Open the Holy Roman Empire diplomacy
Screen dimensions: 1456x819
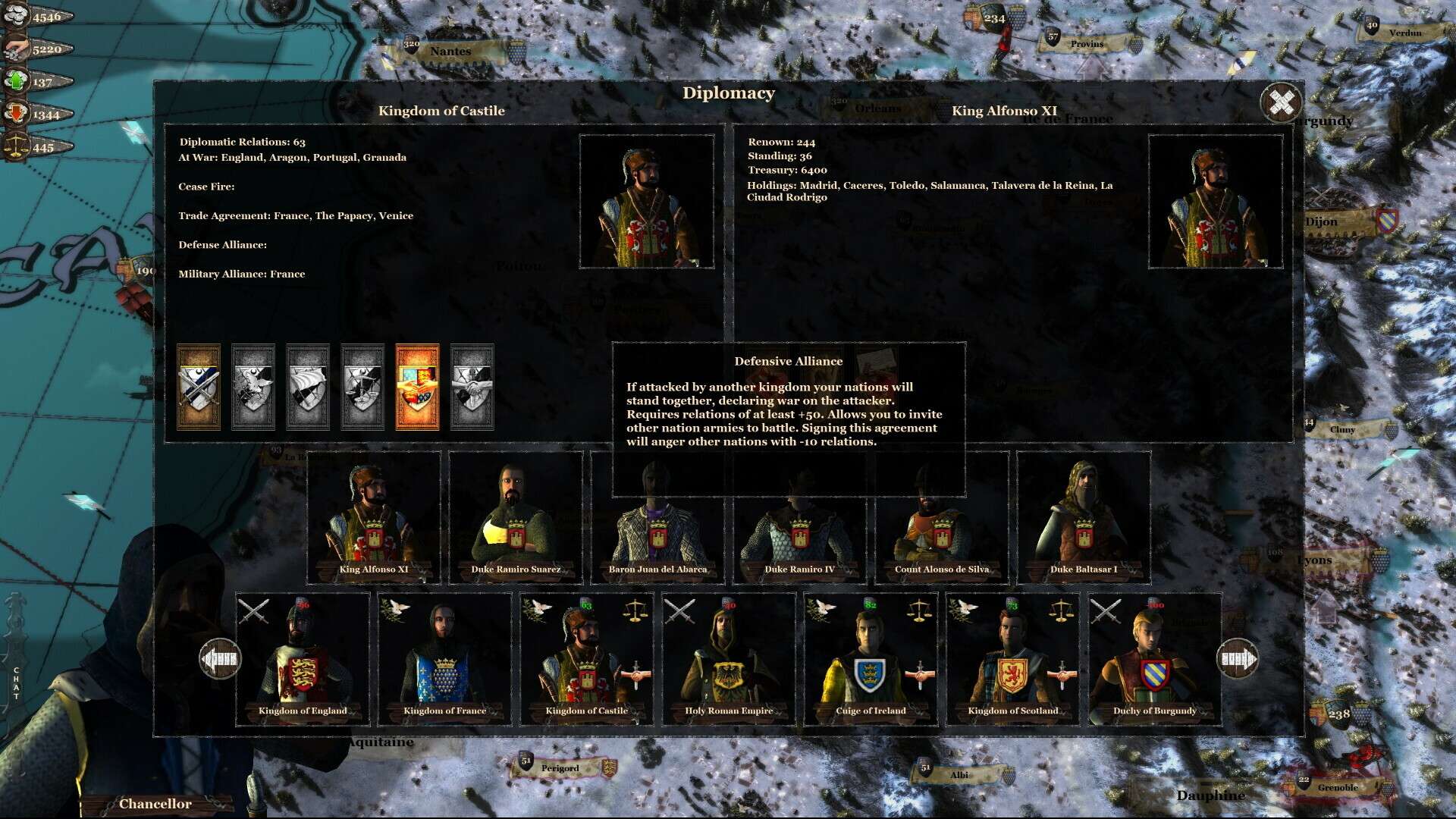point(729,660)
